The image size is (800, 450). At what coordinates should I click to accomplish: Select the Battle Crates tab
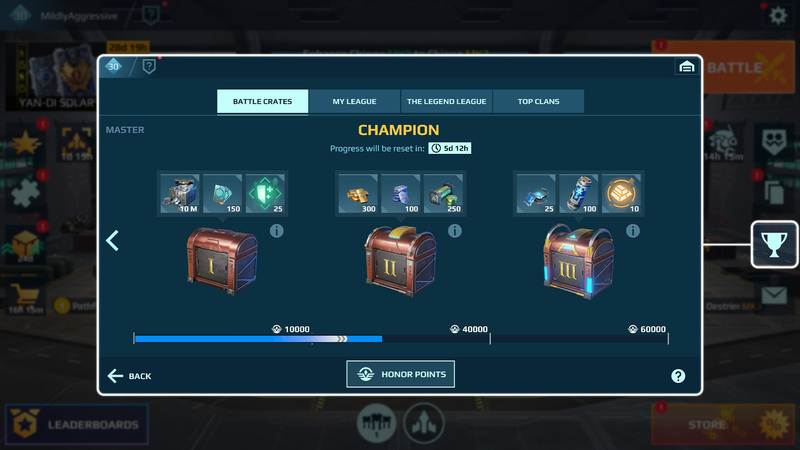point(262,101)
